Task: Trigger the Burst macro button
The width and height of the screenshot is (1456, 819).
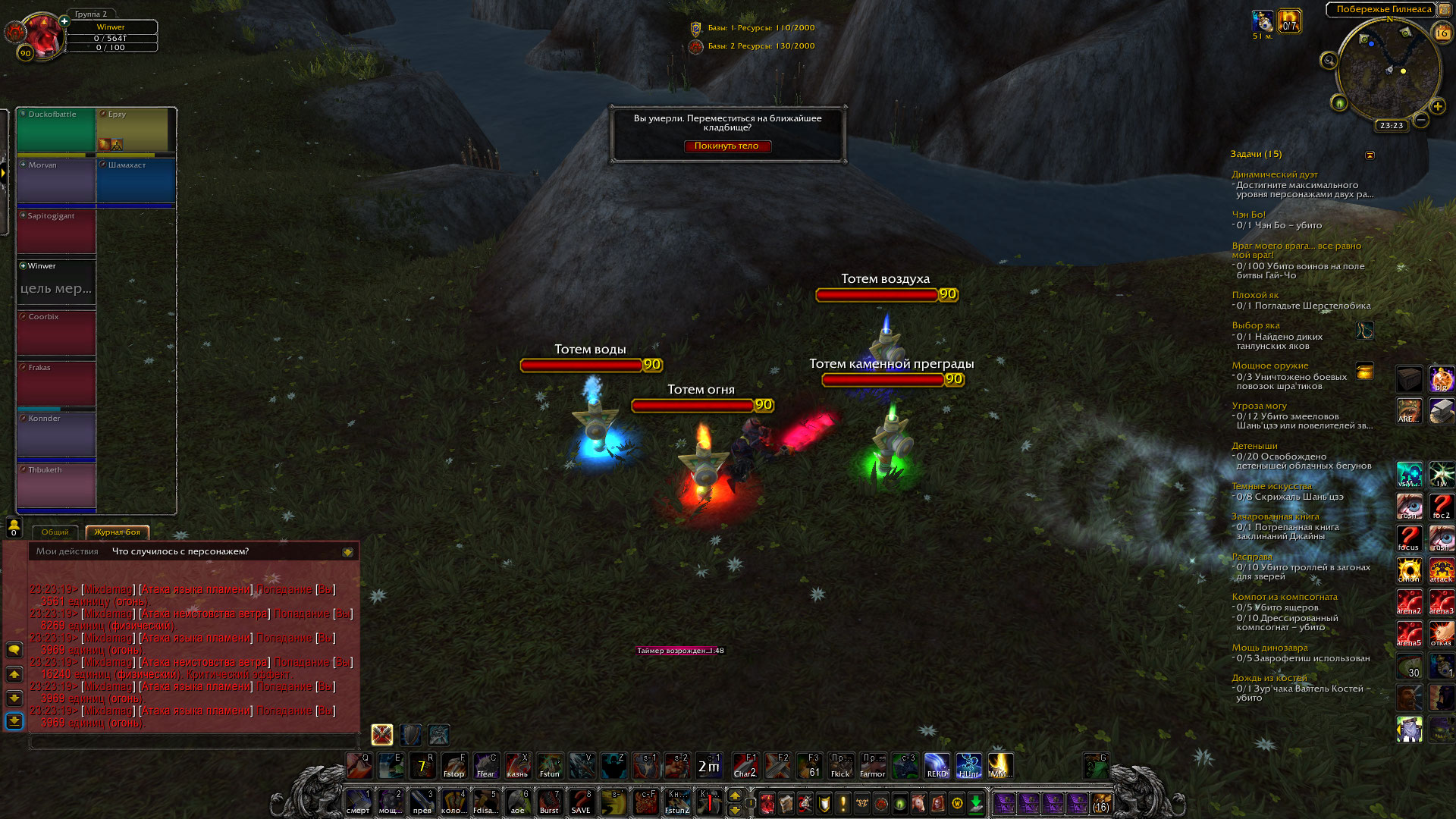Action: [x=549, y=802]
